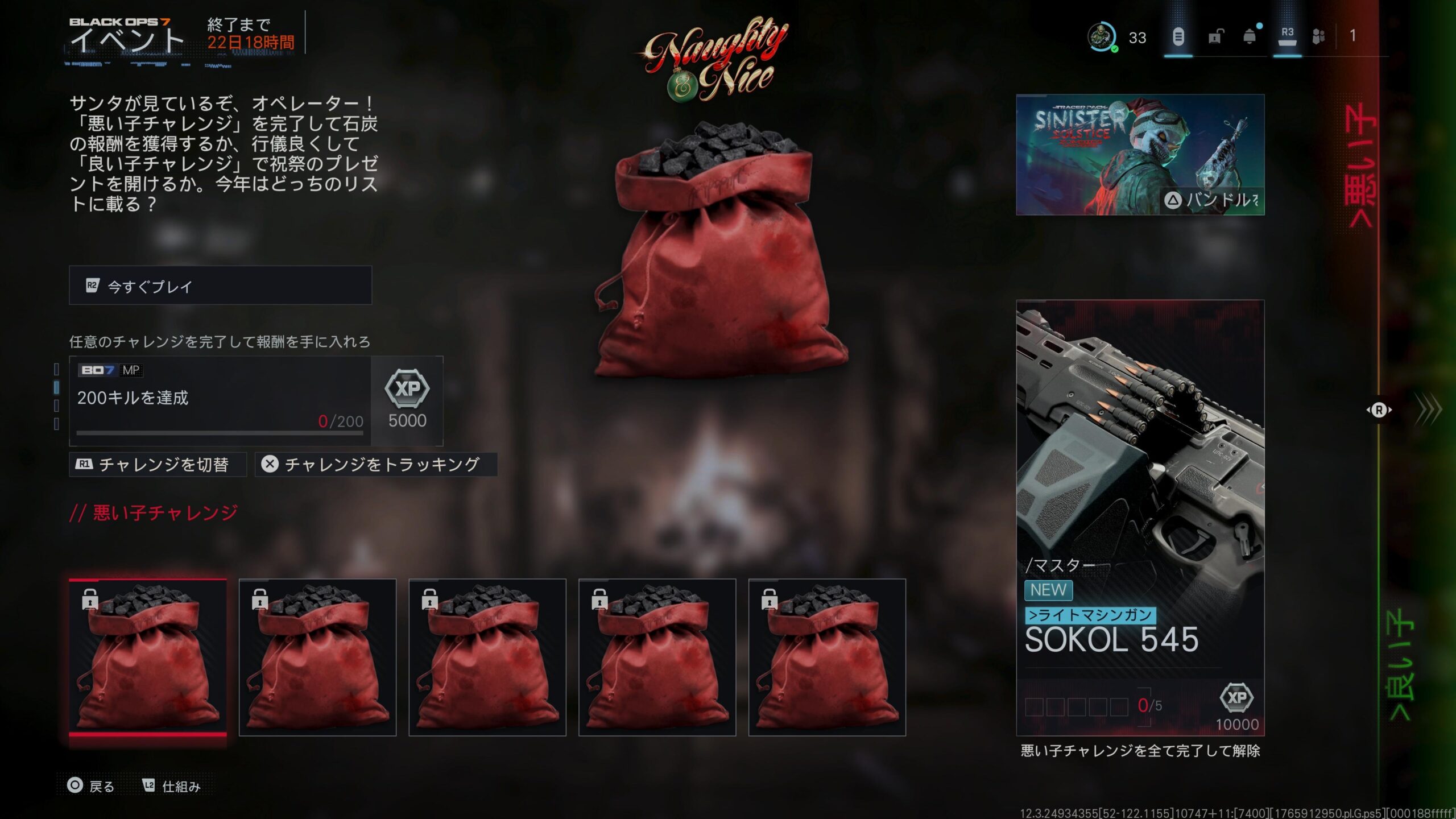Switch to the 悪い子 tab
This screenshot has width=1456, height=819.
[1361, 165]
